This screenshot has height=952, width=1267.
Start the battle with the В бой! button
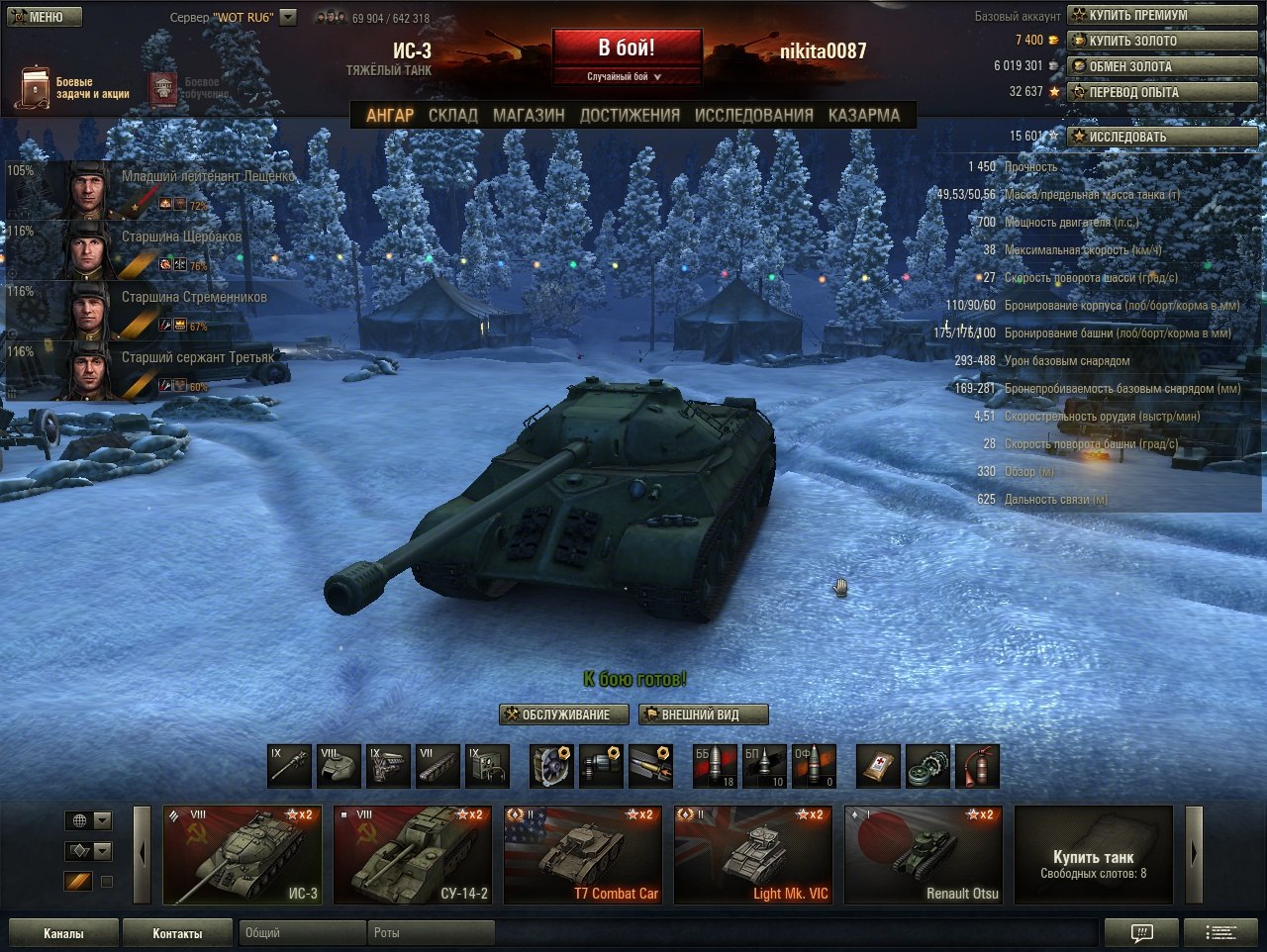click(x=627, y=48)
